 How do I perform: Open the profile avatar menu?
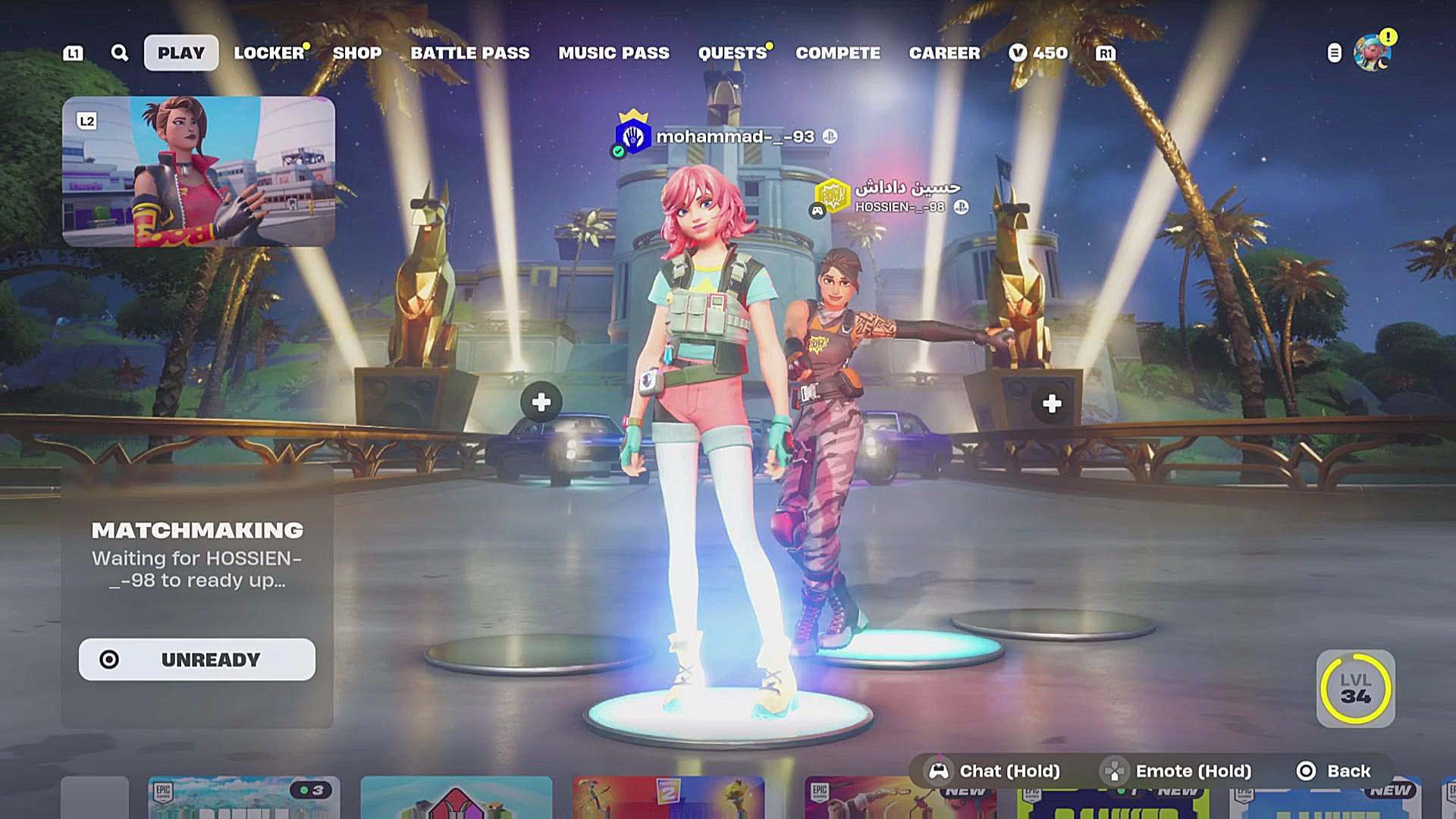(x=1373, y=53)
